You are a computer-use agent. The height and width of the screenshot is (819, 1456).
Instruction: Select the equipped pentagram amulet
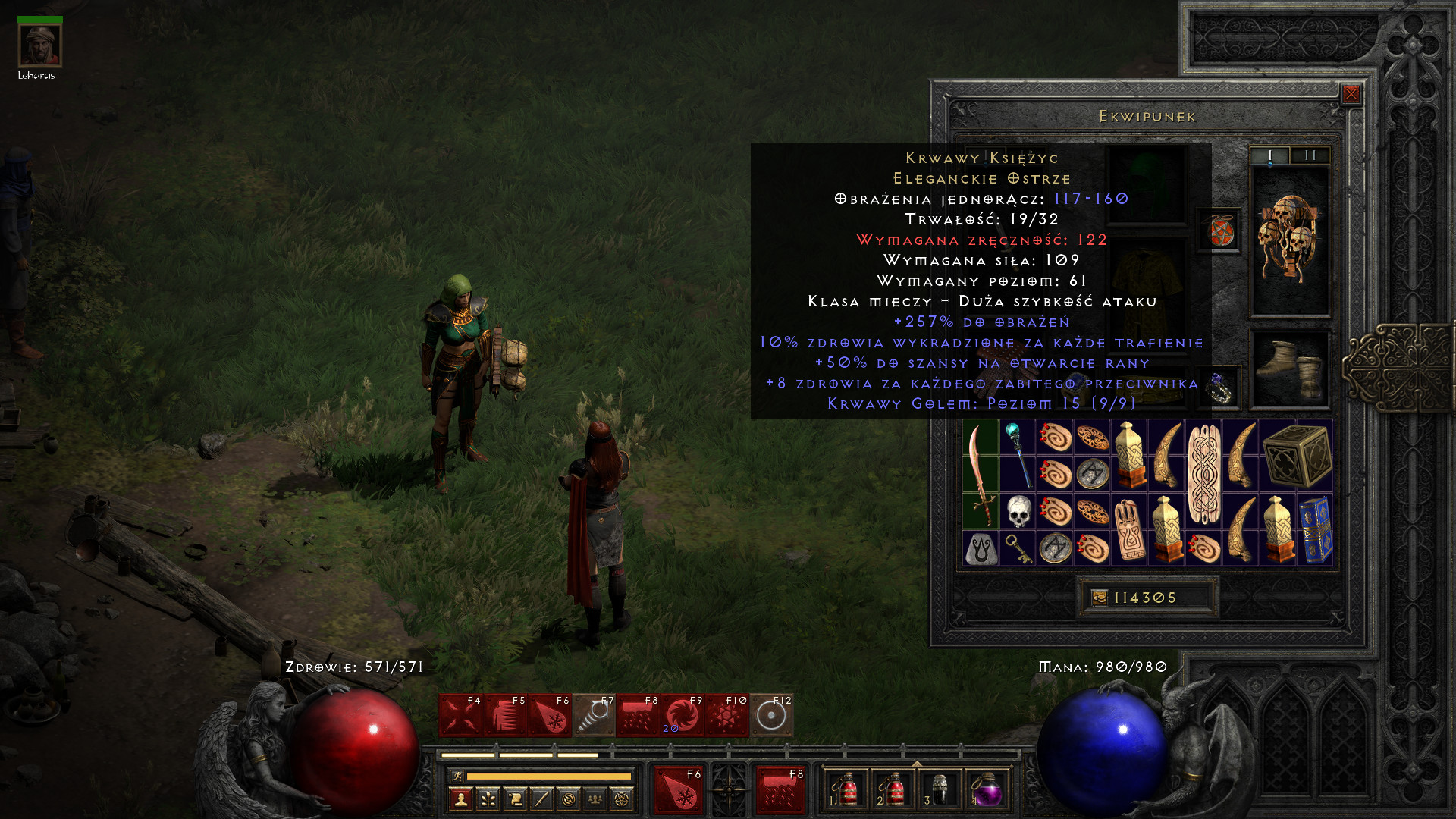point(1220,231)
